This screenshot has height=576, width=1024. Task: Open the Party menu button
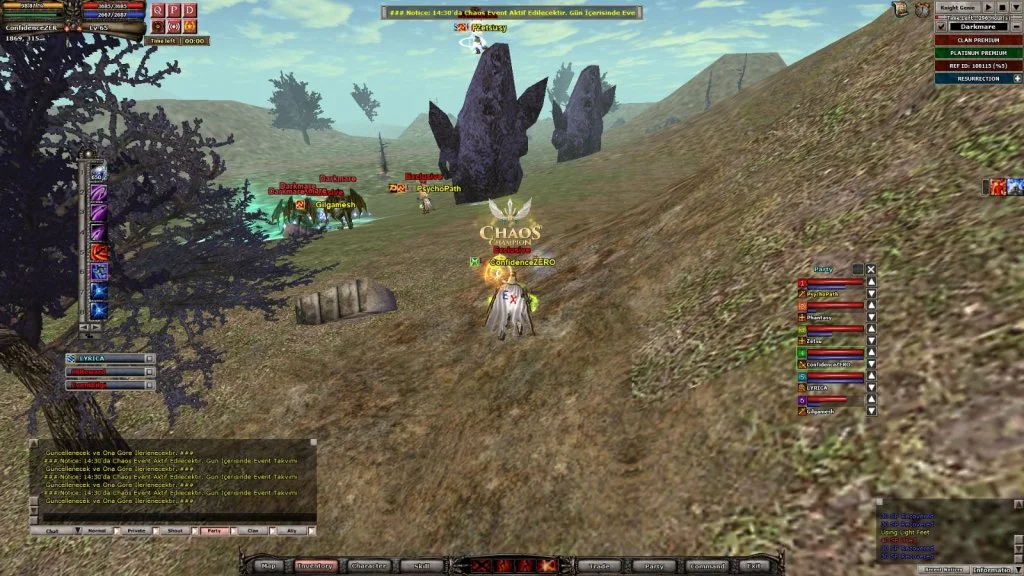(x=647, y=566)
